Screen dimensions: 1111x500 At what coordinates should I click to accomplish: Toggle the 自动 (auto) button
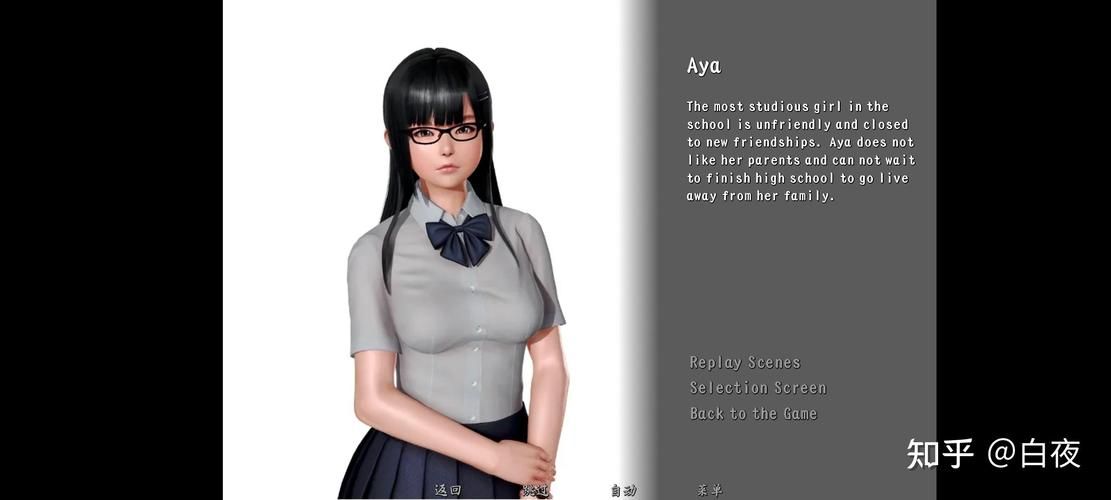tap(623, 490)
